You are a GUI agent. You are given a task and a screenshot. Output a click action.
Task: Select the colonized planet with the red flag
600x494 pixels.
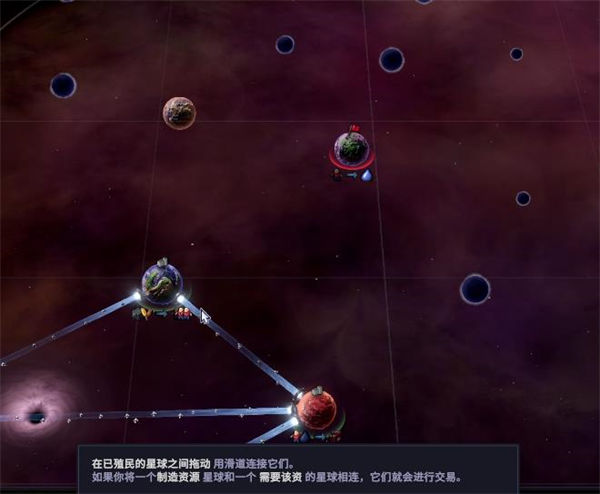tap(351, 150)
